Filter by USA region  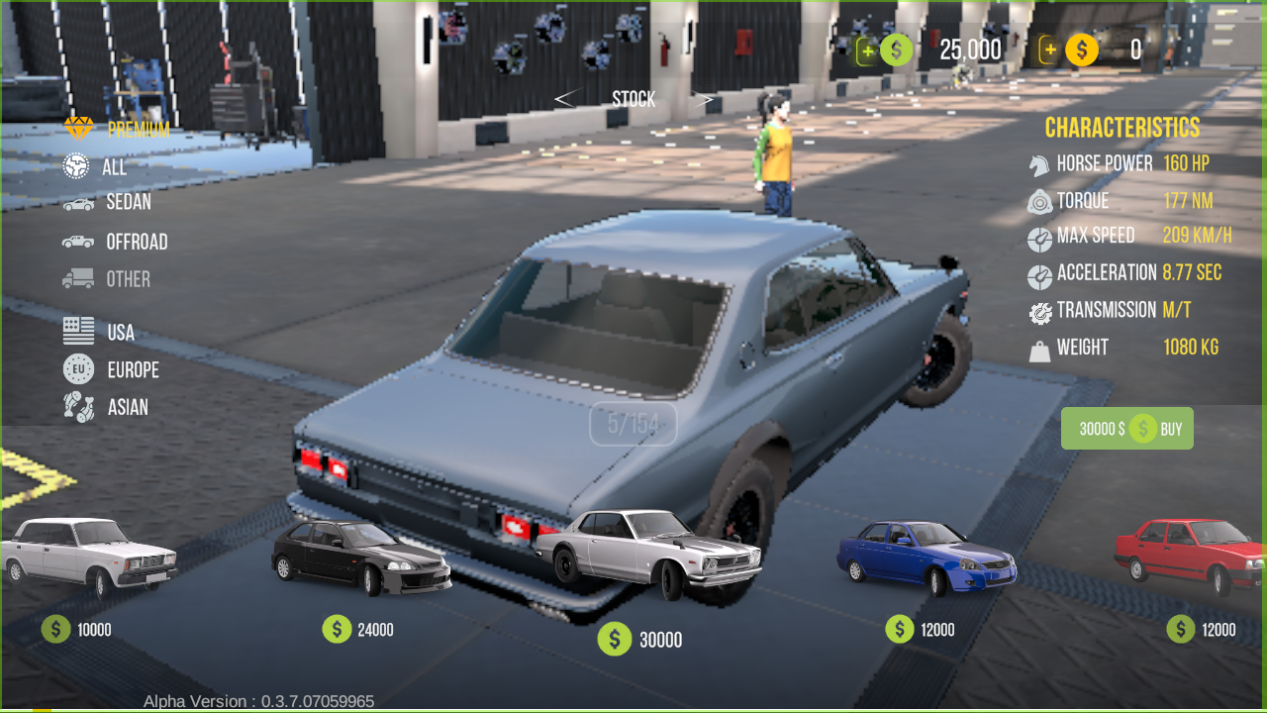click(x=100, y=332)
